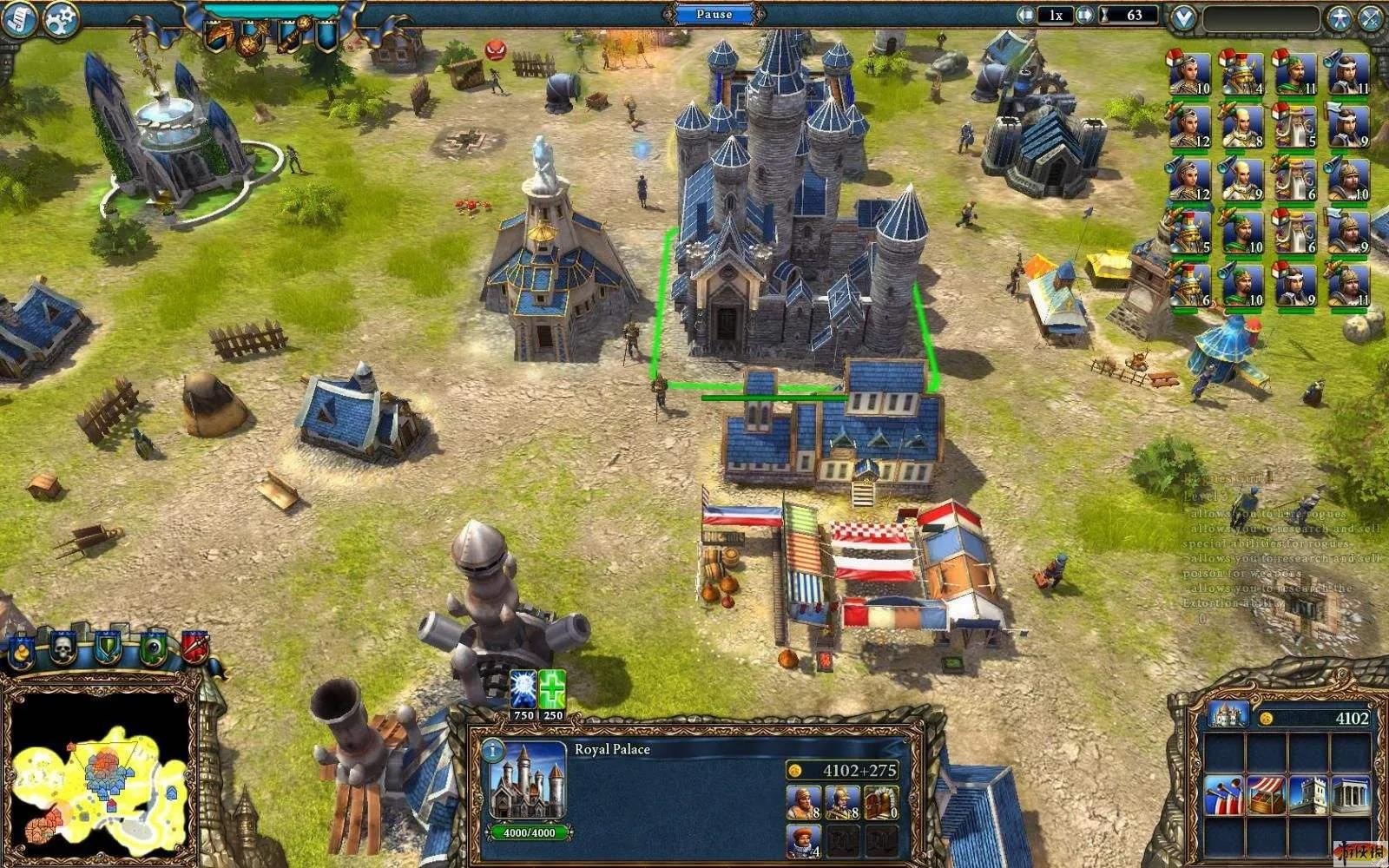Place a green shield defend flag
The width and height of the screenshot is (1389, 868).
(x=108, y=648)
